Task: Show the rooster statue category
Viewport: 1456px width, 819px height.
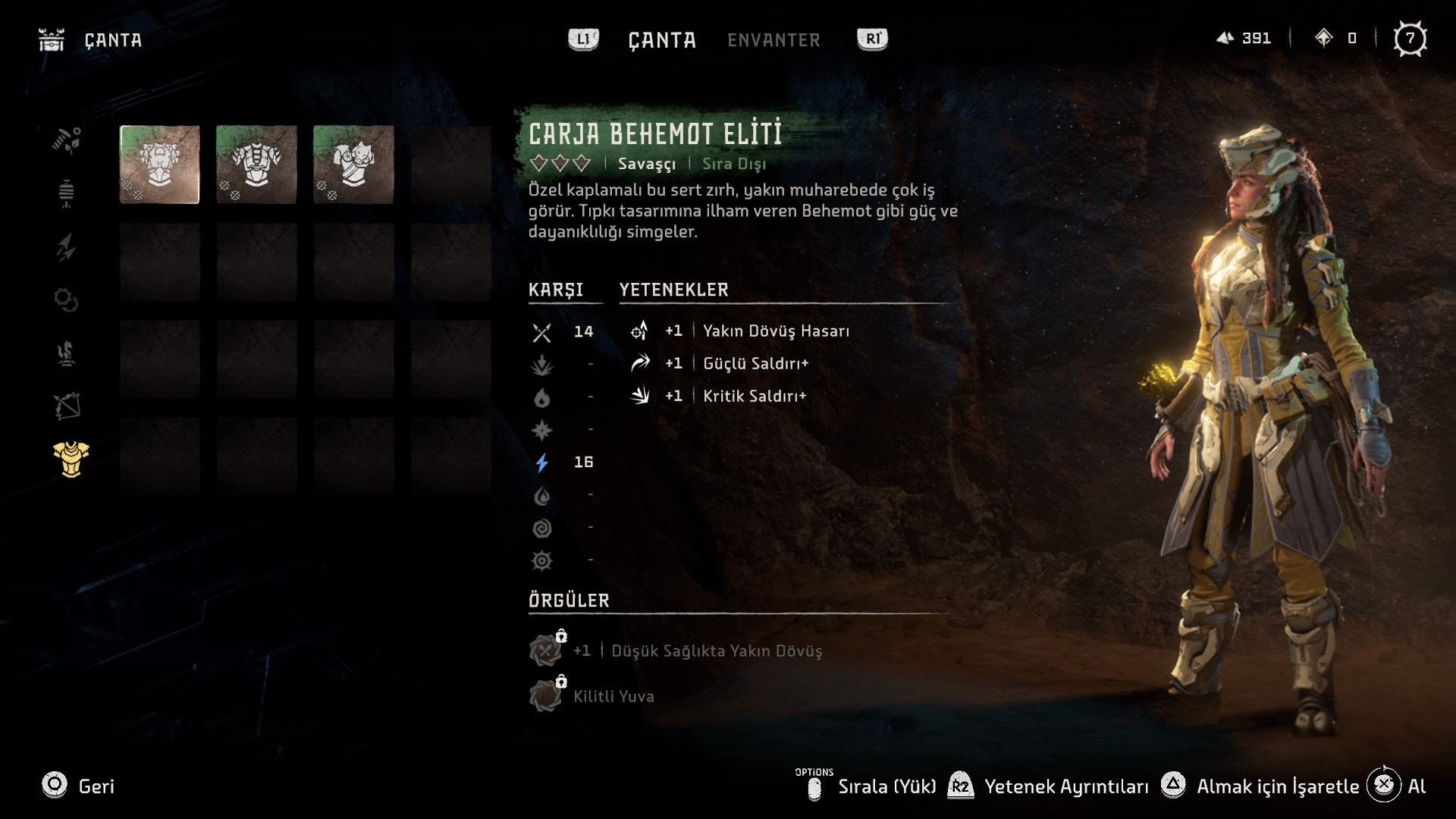Action: (67, 353)
